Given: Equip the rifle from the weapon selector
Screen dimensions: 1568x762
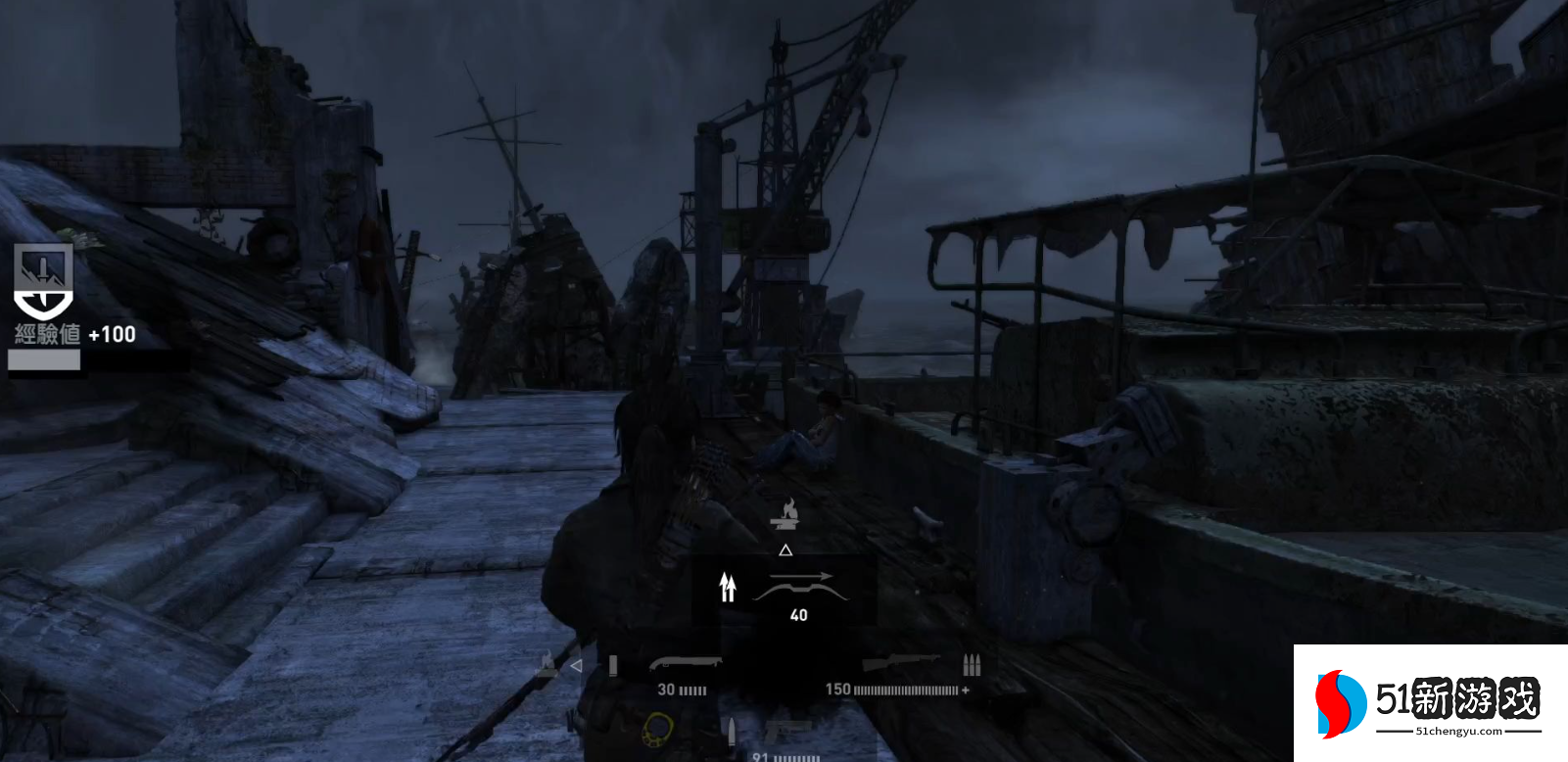Looking at the screenshot, I should pos(900,664).
